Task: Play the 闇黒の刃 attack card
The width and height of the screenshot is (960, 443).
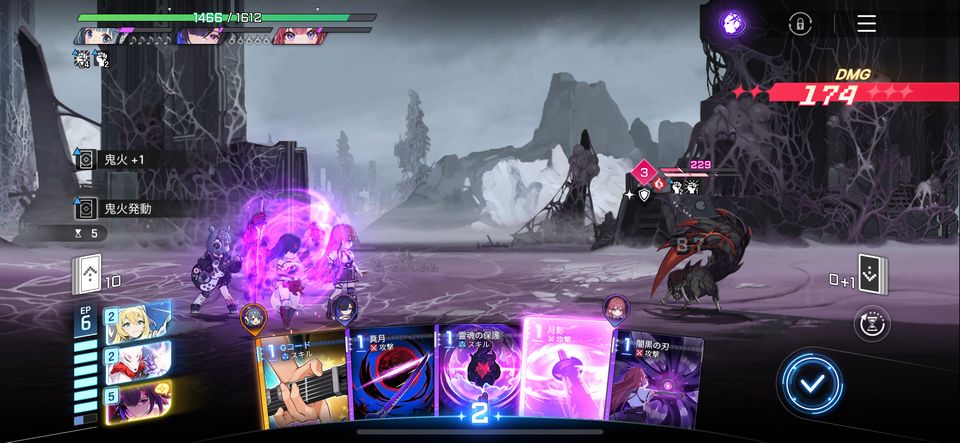Action: (655, 380)
